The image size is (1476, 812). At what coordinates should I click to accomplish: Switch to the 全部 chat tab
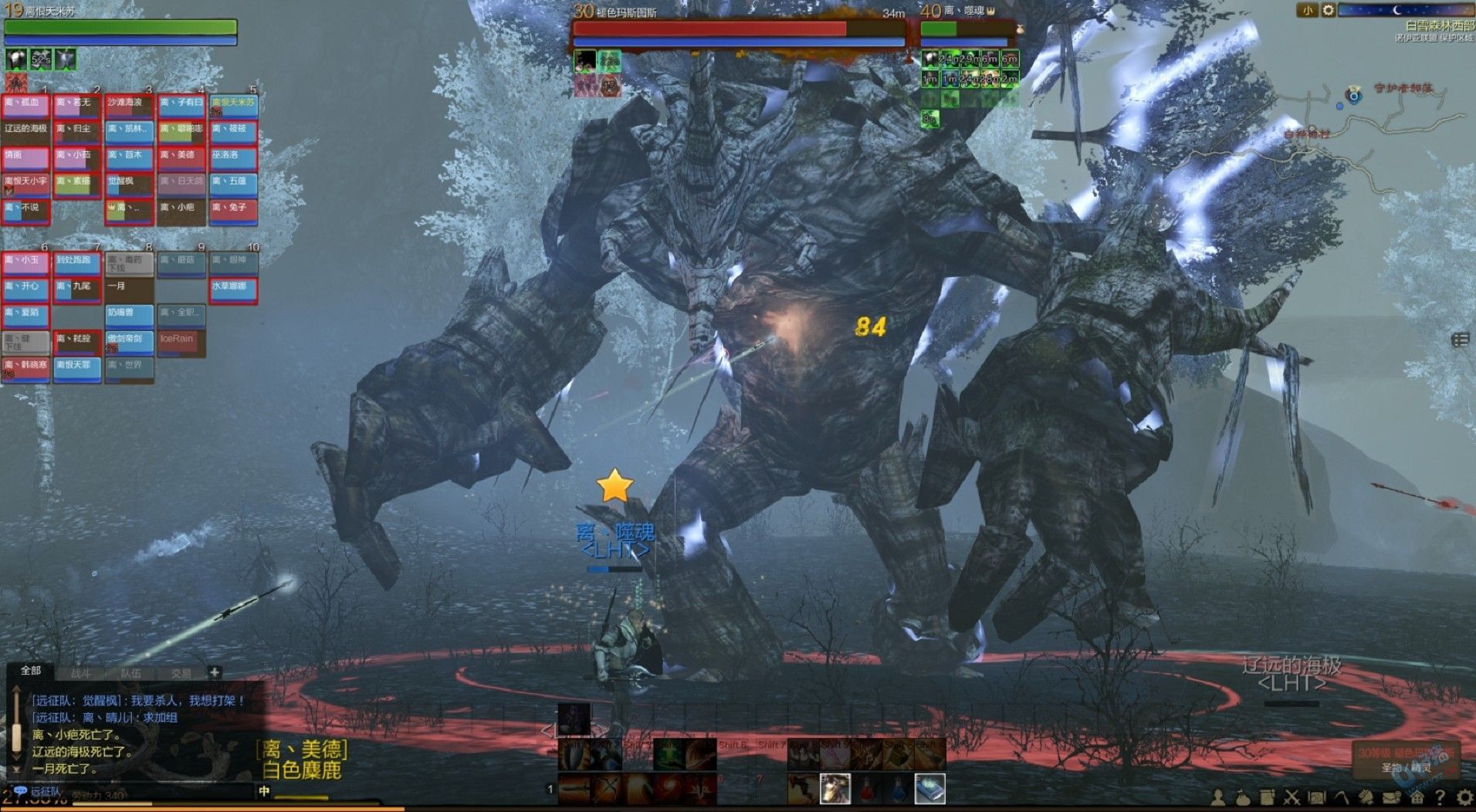tap(31, 671)
